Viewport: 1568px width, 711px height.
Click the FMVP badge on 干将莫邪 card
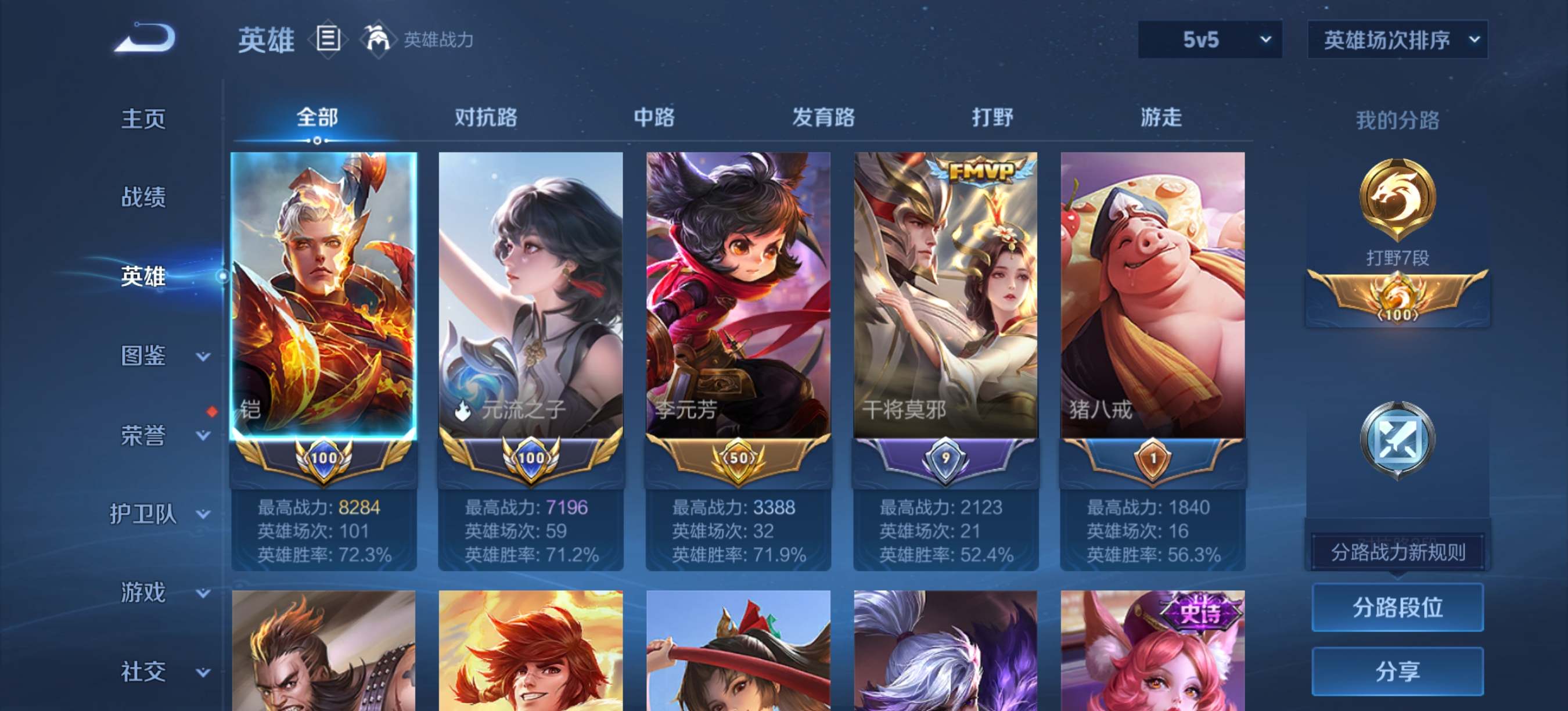click(976, 172)
